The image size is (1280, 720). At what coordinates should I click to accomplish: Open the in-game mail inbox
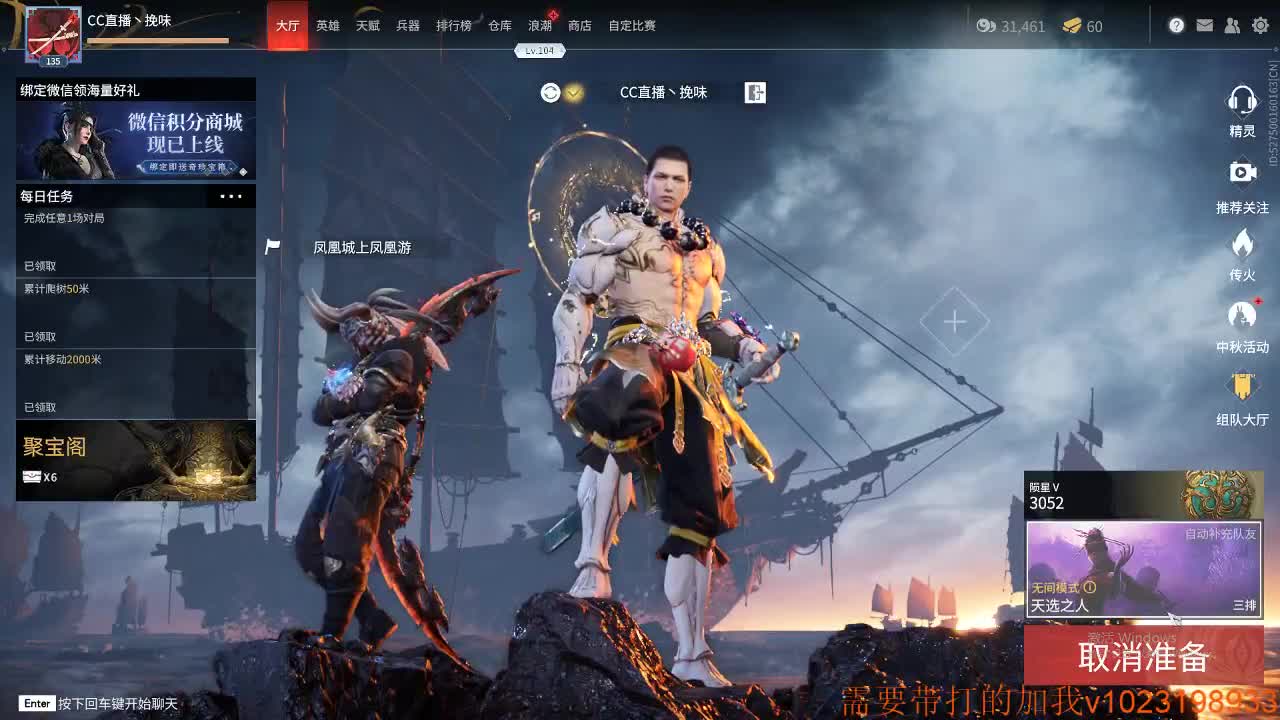click(x=1204, y=25)
